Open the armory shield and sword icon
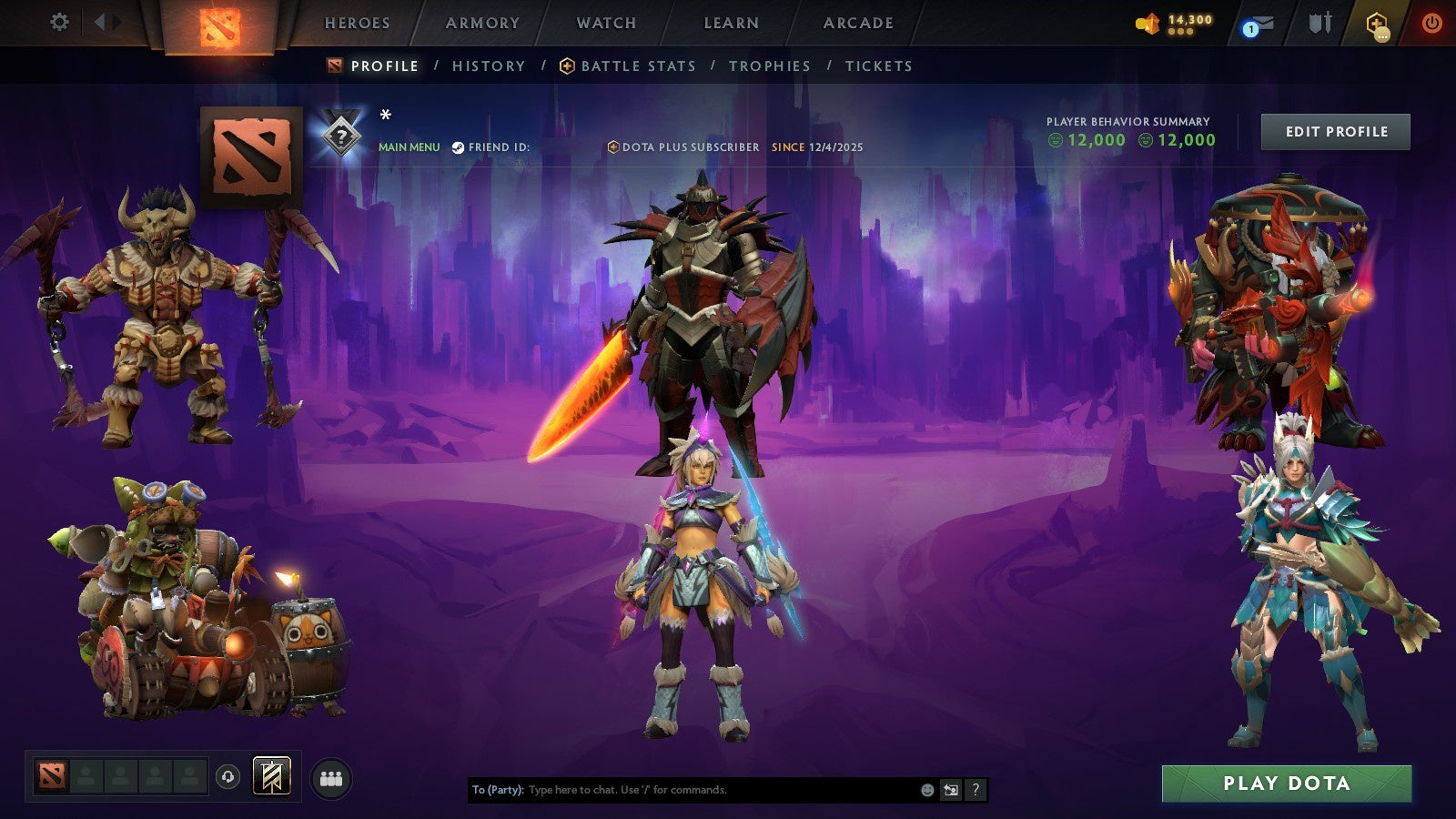The image size is (1456, 819). 1319,24
